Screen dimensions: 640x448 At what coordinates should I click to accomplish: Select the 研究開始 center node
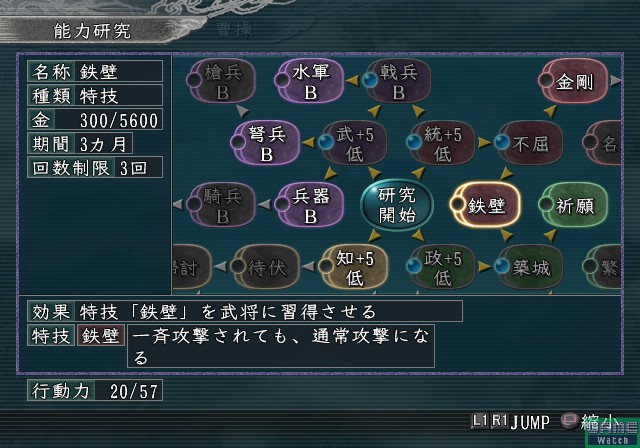396,203
